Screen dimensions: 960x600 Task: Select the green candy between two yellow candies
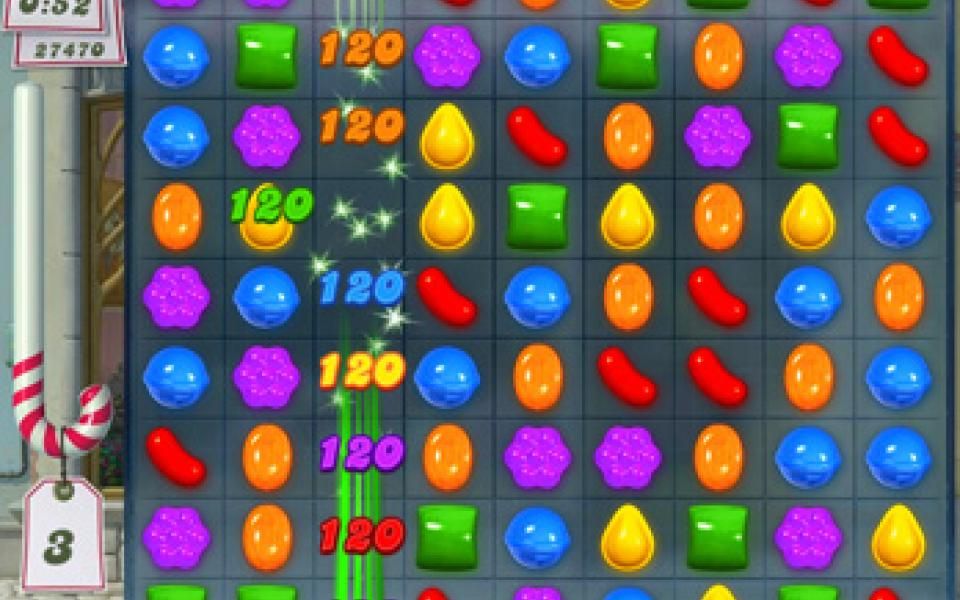tap(537, 216)
